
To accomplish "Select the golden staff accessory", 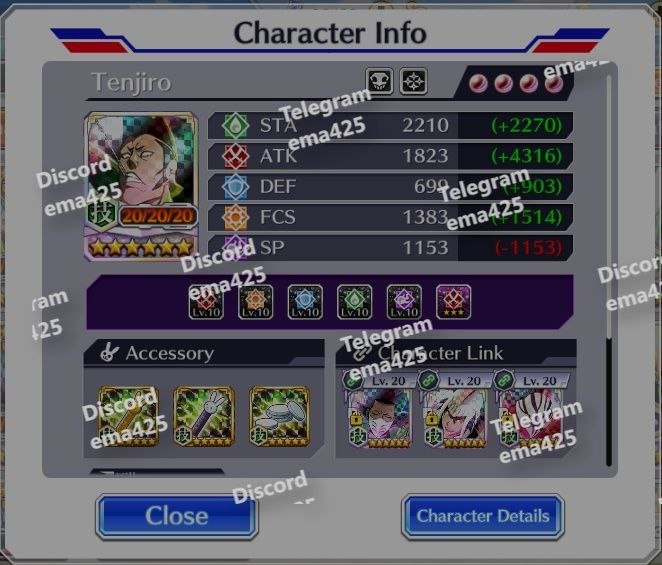I will 128,416.
